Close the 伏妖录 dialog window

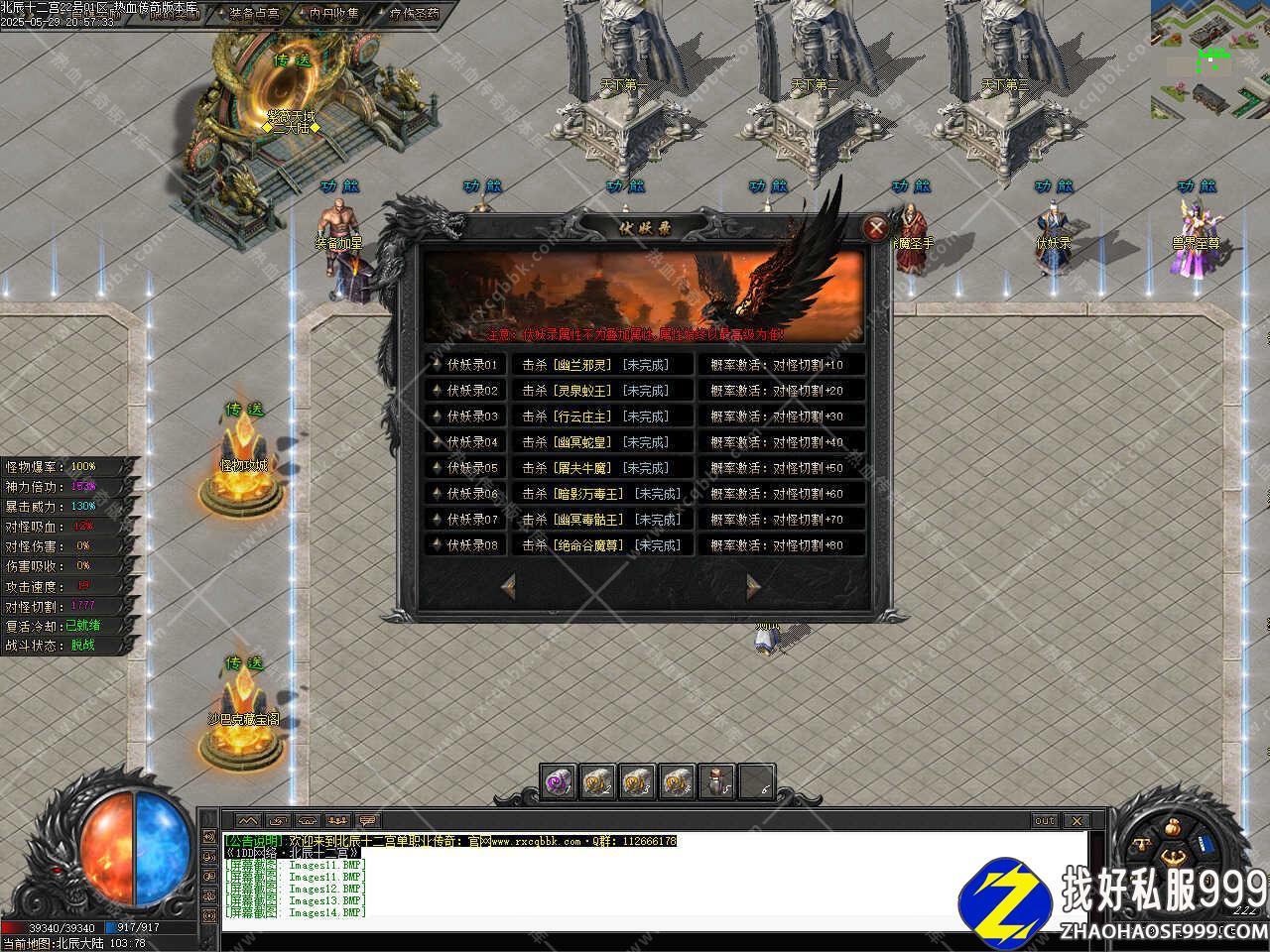pyautogui.click(x=875, y=229)
